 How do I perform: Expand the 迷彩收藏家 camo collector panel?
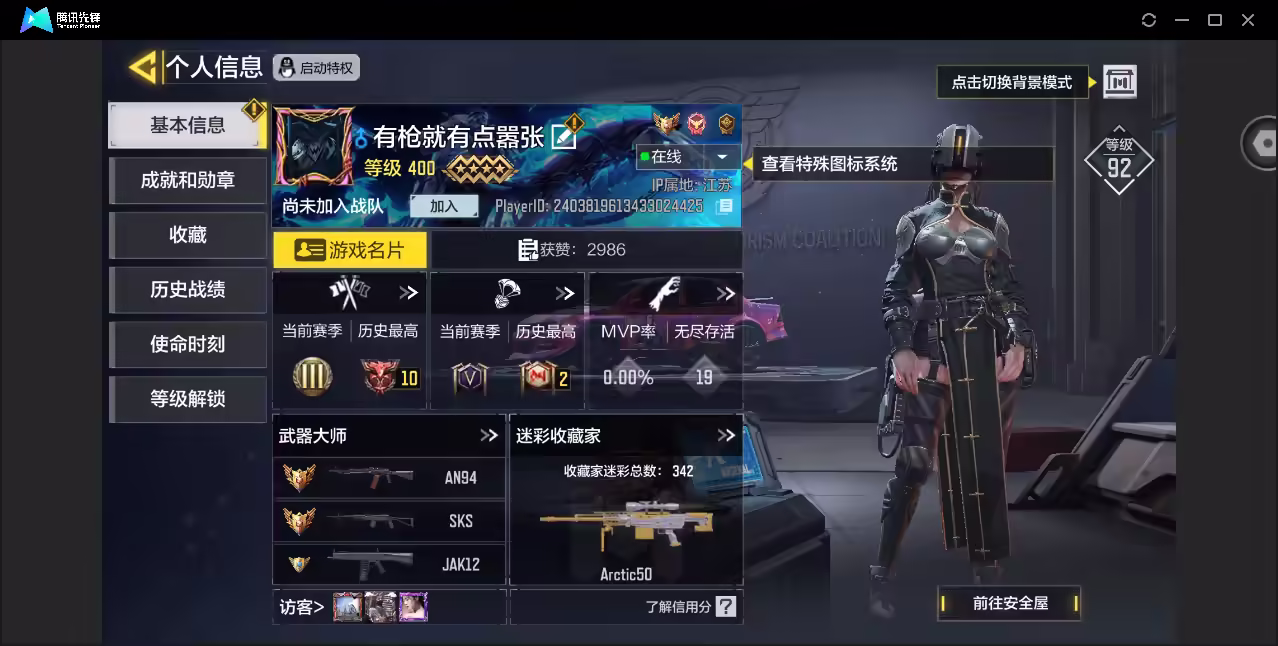tap(726, 435)
